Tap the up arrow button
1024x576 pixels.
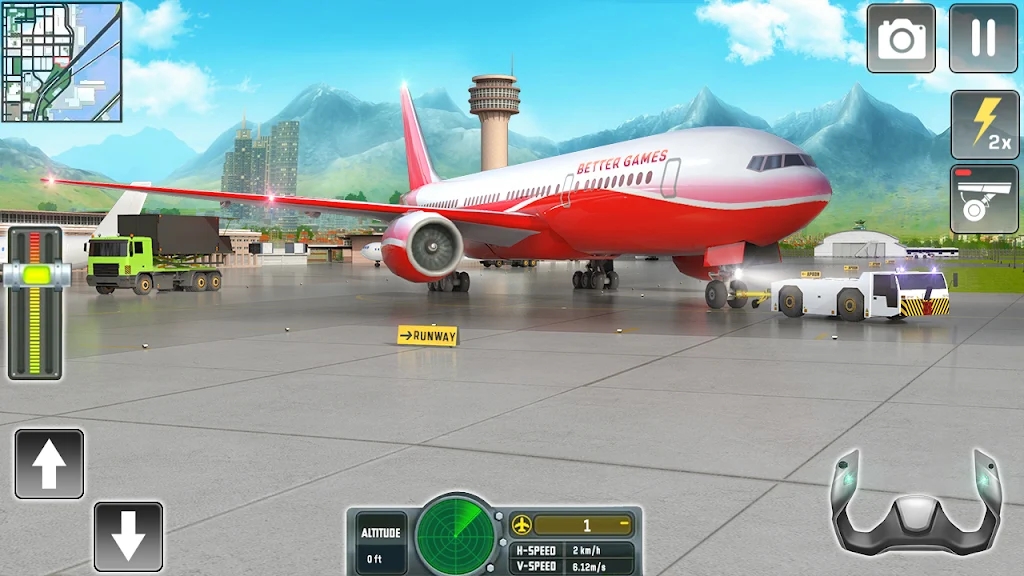[49, 464]
